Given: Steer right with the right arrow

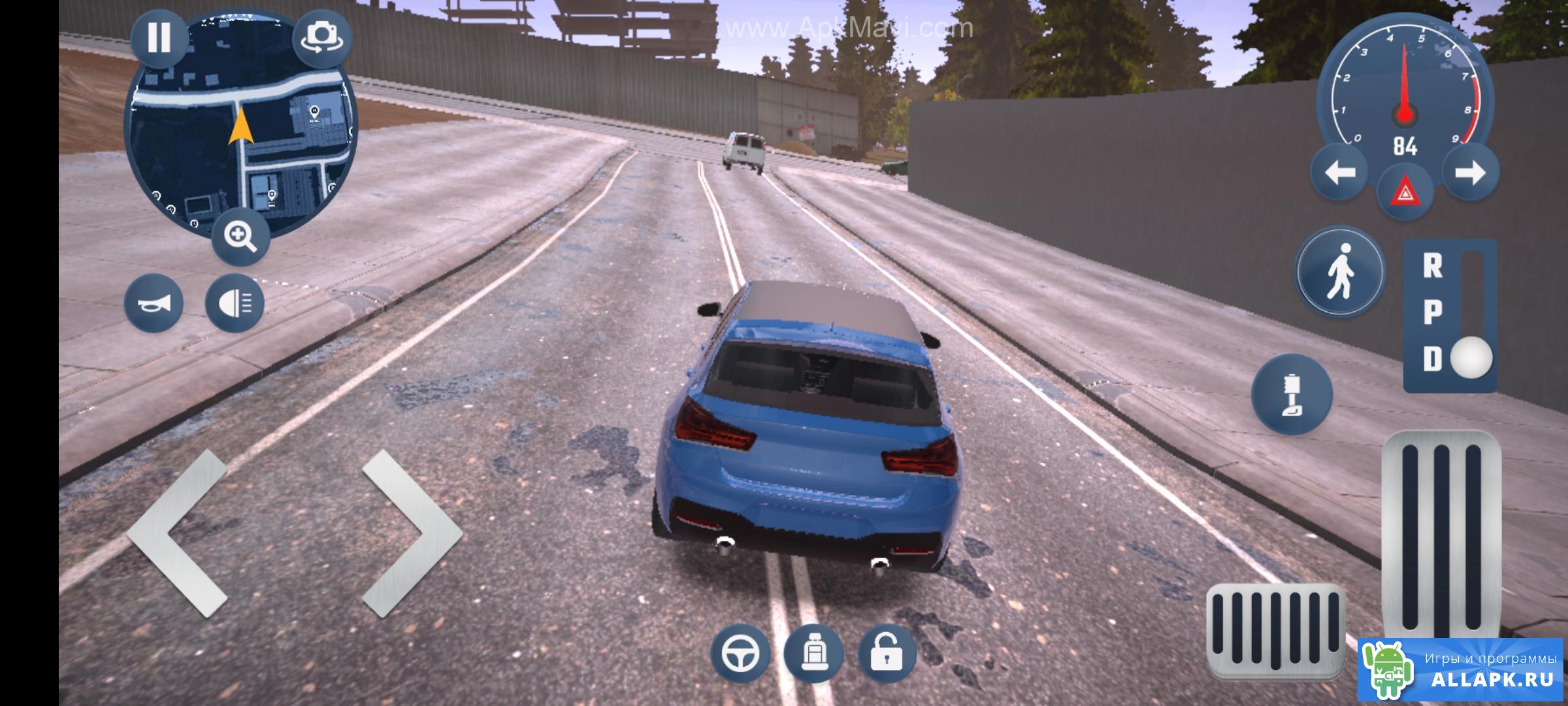Looking at the screenshot, I should (x=412, y=533).
